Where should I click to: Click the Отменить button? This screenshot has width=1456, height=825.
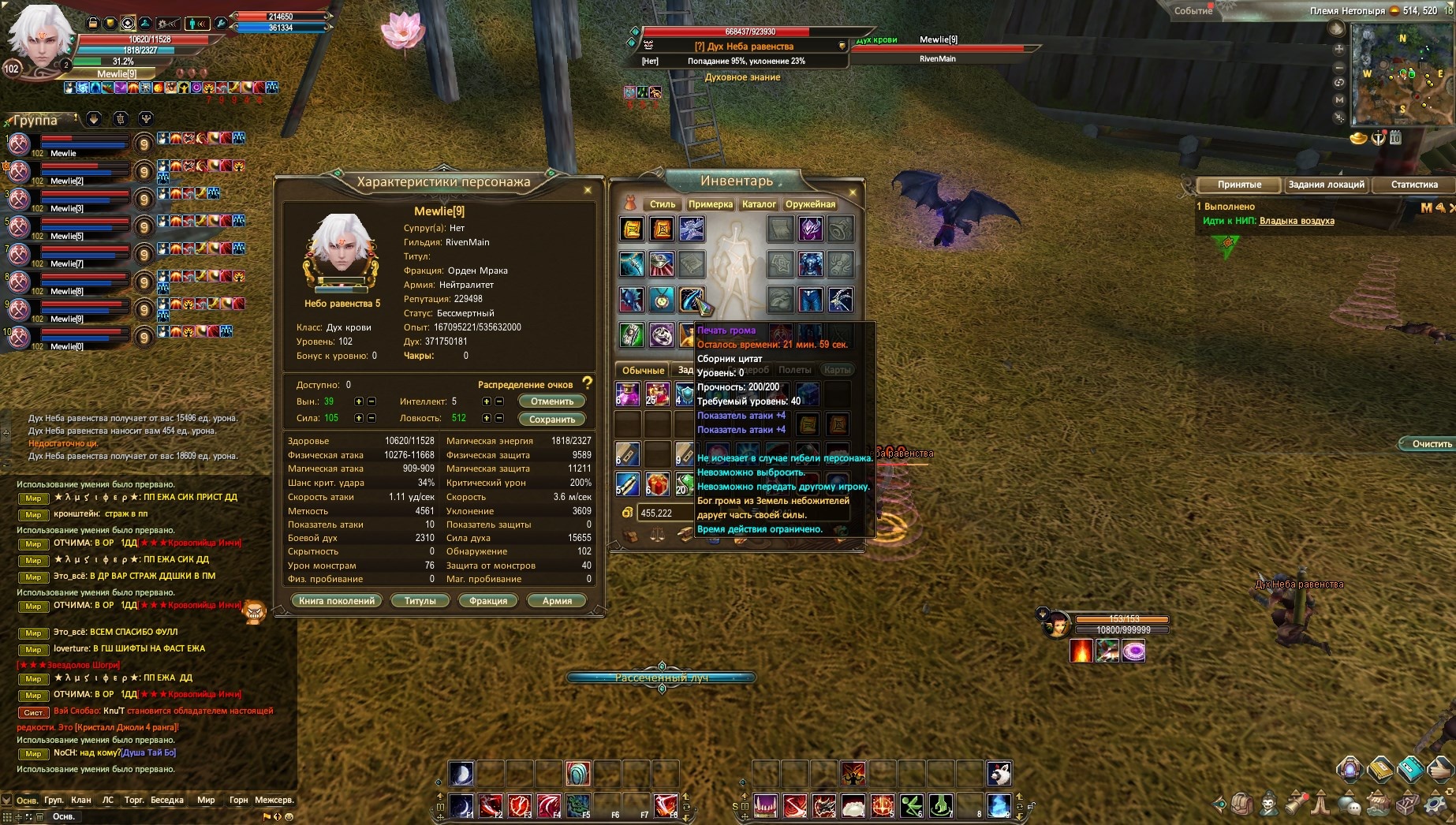click(x=551, y=401)
